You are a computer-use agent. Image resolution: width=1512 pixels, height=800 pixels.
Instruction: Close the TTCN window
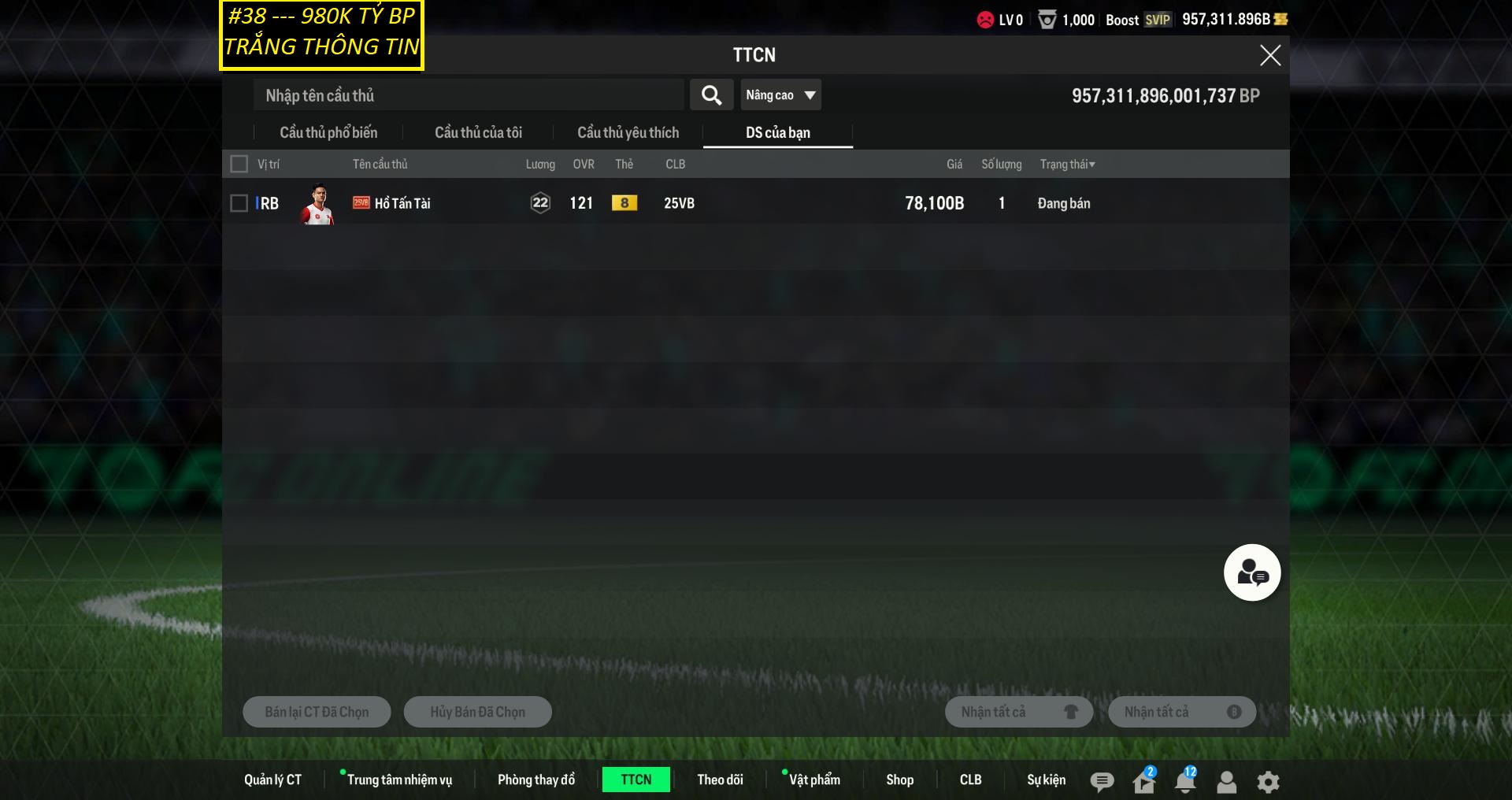(x=1269, y=55)
